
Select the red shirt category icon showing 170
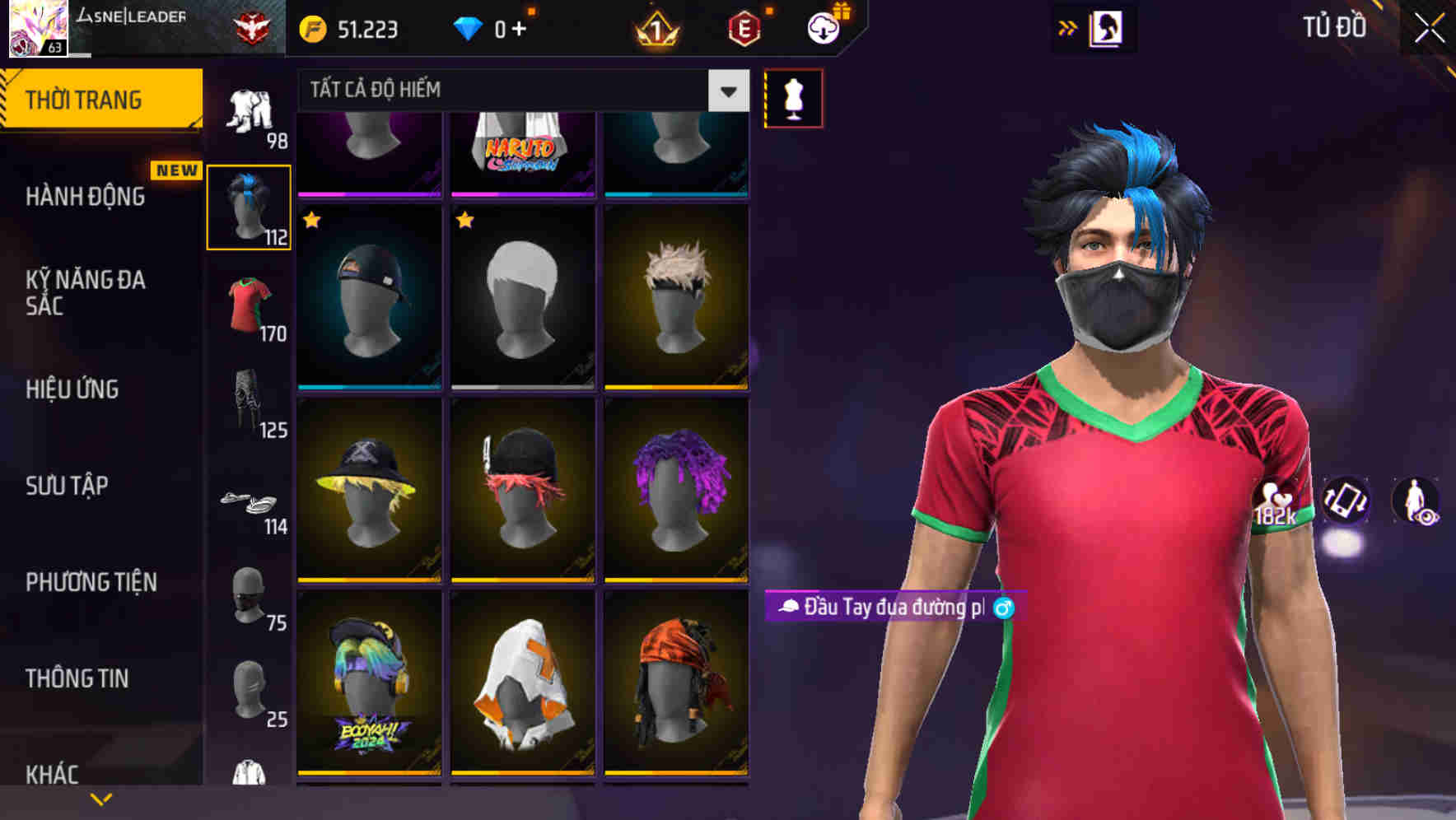click(x=249, y=305)
